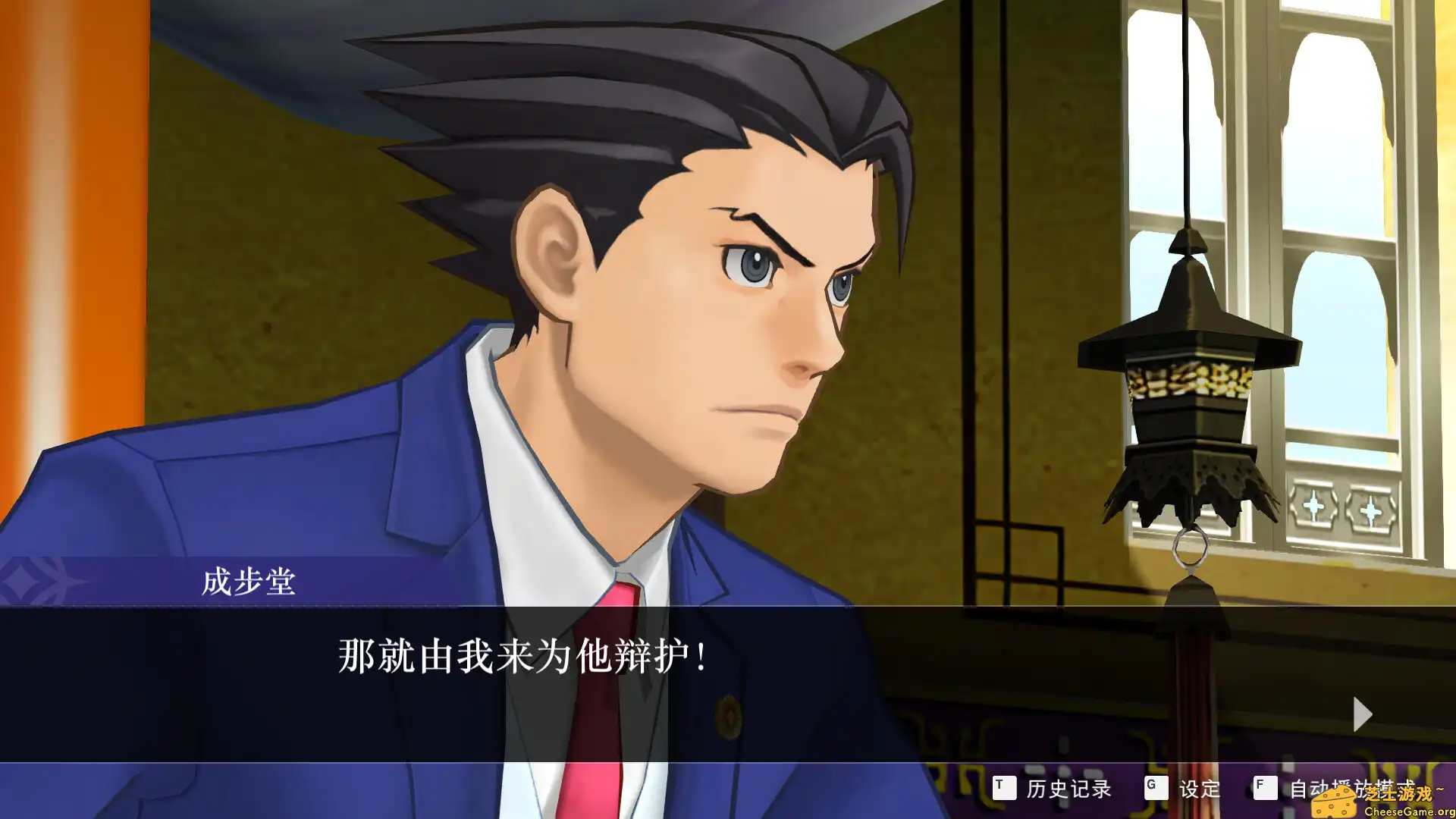Click the F key shortcut icon

click(x=1265, y=789)
